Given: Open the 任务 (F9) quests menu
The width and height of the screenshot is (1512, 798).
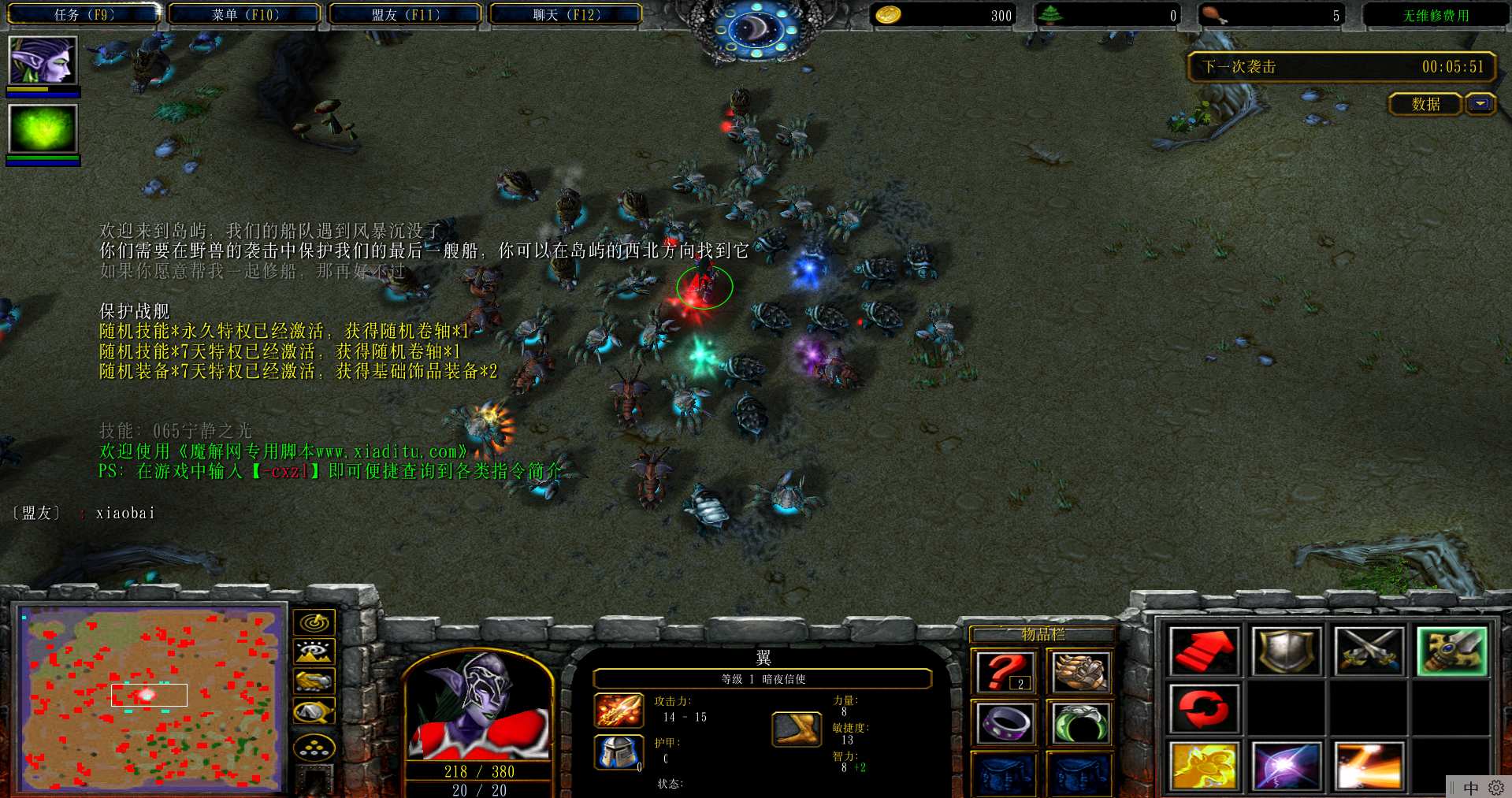Looking at the screenshot, I should (x=84, y=14).
